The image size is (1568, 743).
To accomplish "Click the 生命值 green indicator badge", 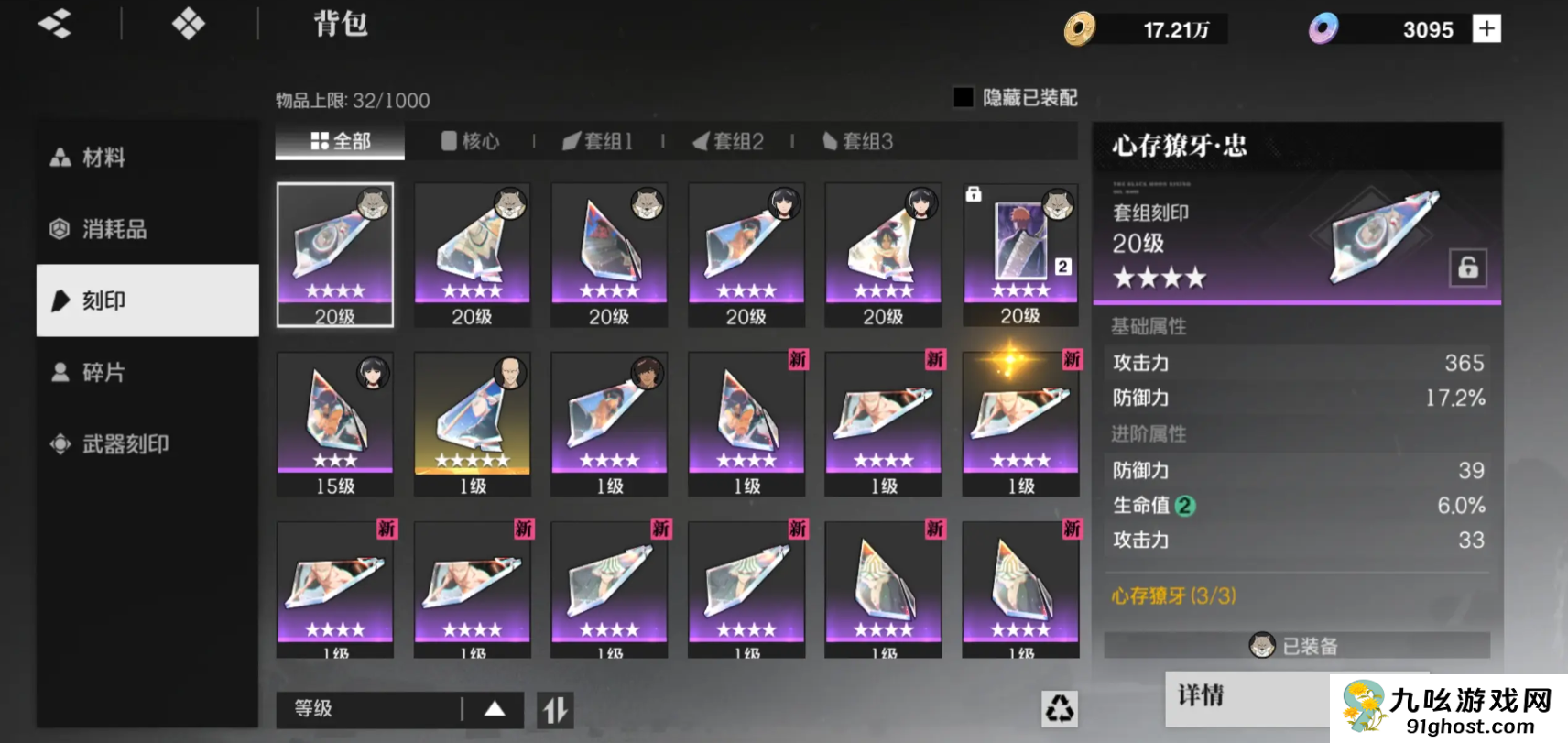I will click(1184, 506).
